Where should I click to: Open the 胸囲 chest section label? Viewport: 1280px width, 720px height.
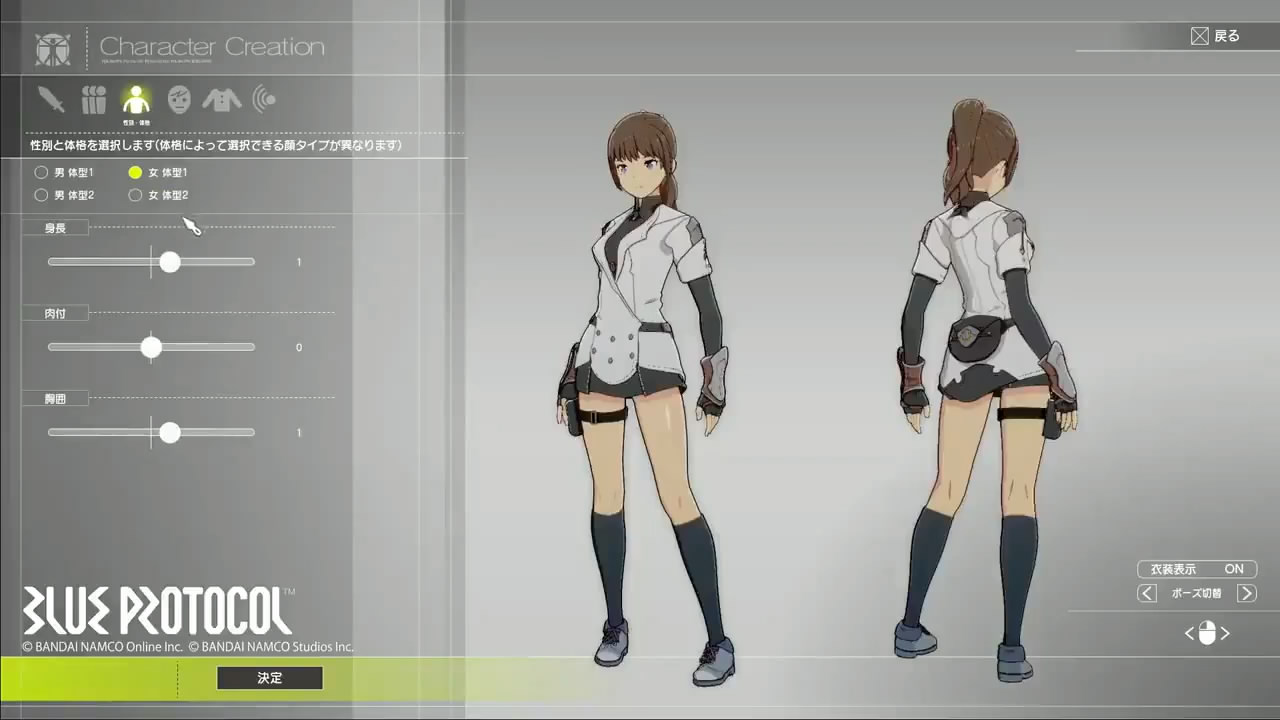coord(56,398)
